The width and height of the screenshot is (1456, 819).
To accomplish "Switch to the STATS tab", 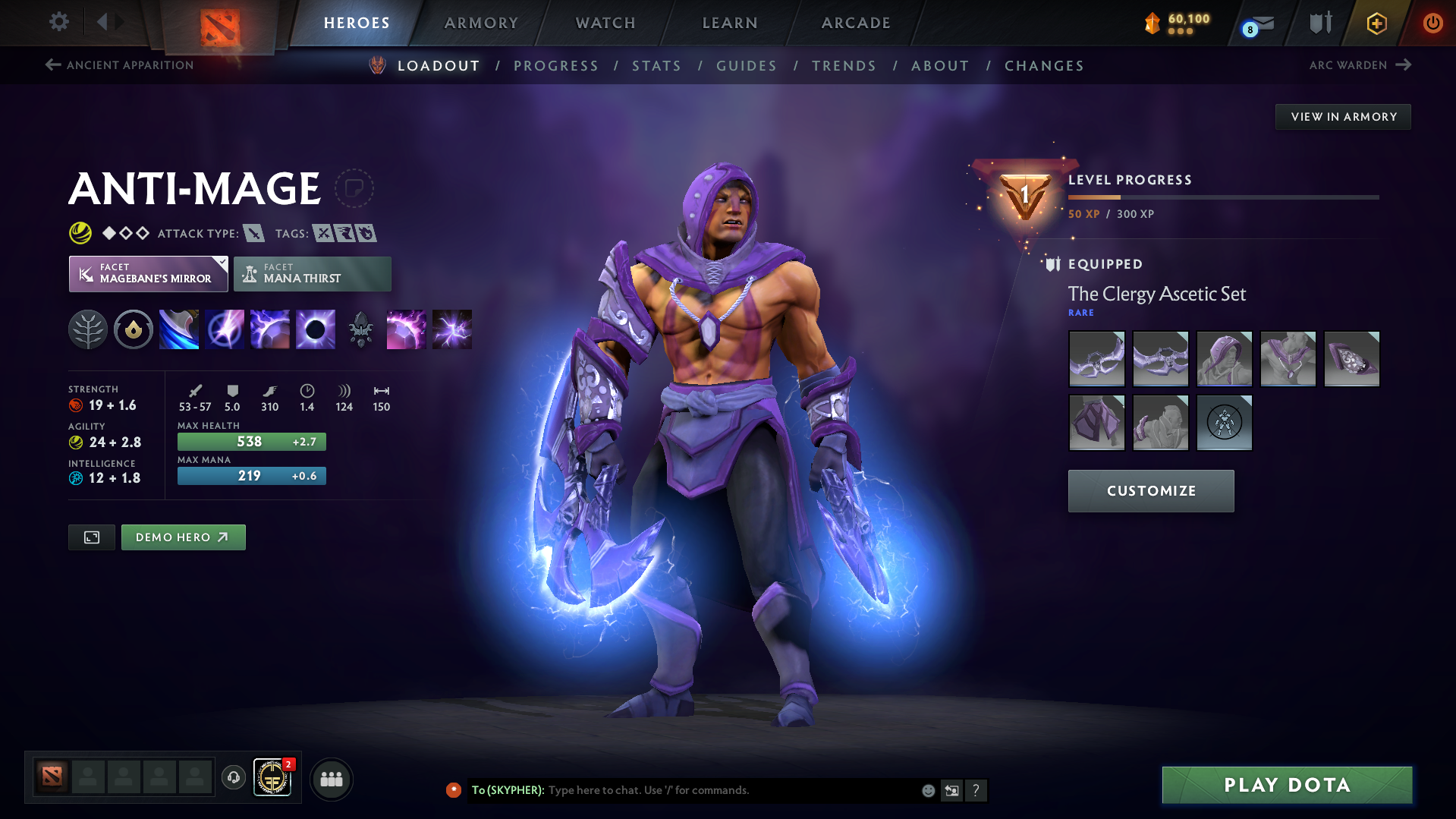I will pos(656,65).
